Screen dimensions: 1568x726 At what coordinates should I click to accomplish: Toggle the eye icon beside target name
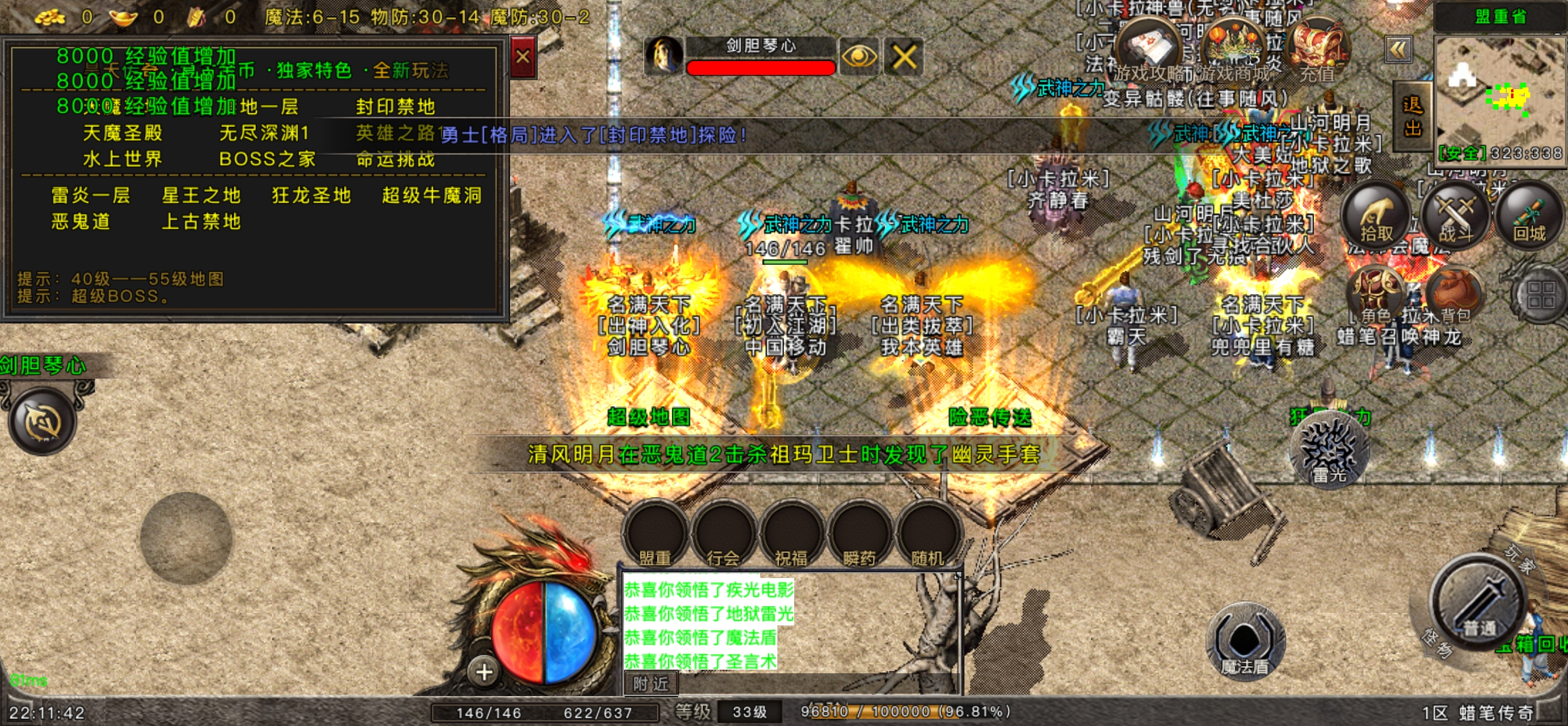[x=858, y=57]
